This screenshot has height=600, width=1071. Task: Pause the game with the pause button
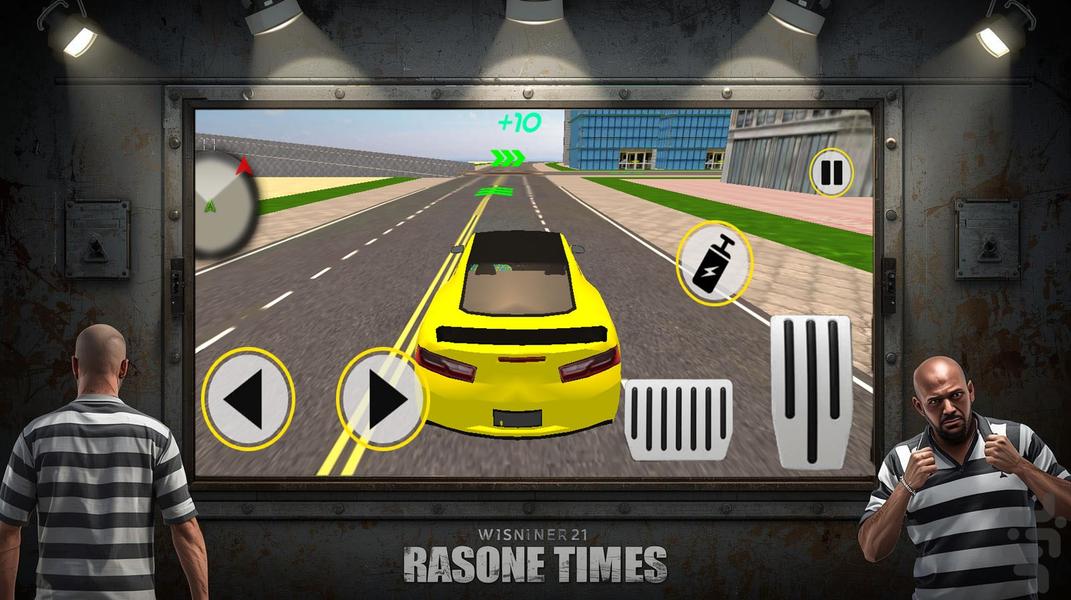coord(831,173)
